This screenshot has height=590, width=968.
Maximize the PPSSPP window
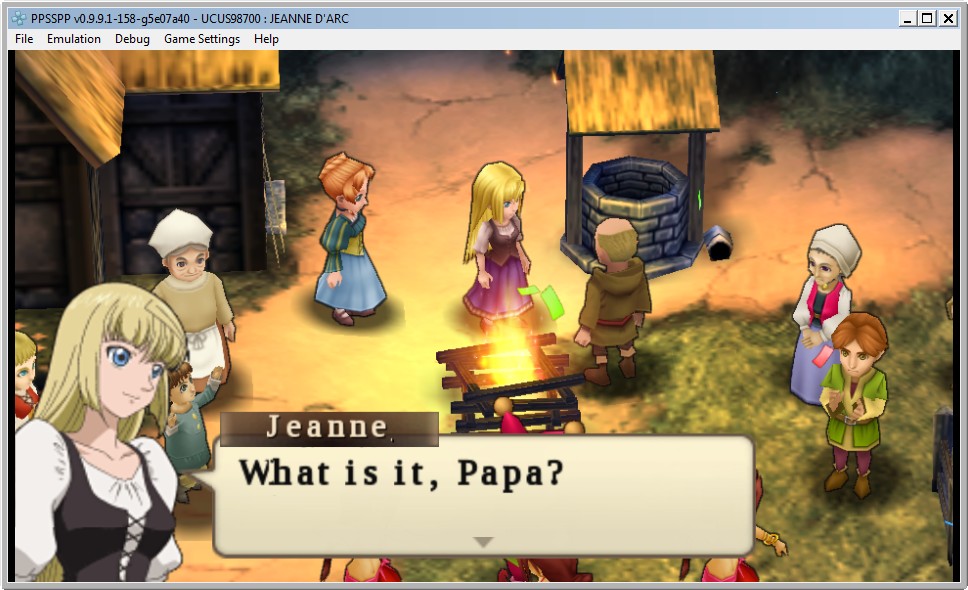pos(927,18)
